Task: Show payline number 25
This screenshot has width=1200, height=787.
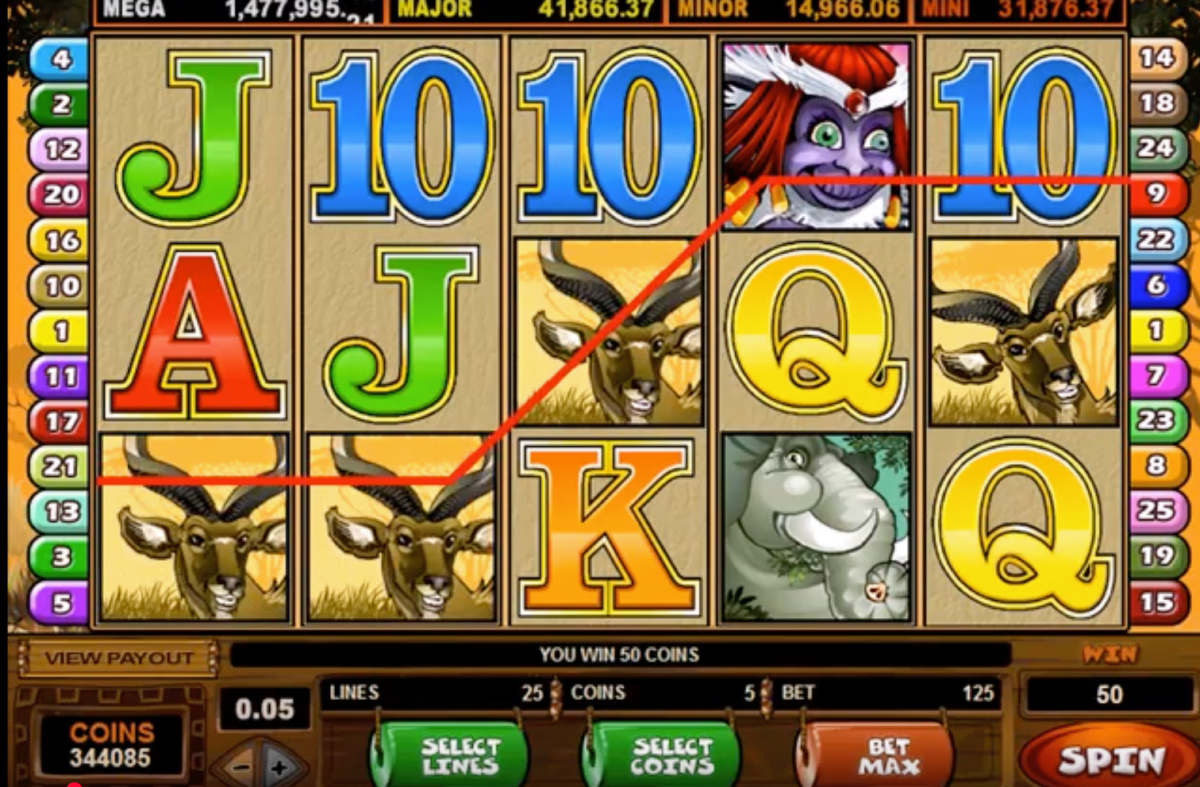Action: click(x=1156, y=510)
